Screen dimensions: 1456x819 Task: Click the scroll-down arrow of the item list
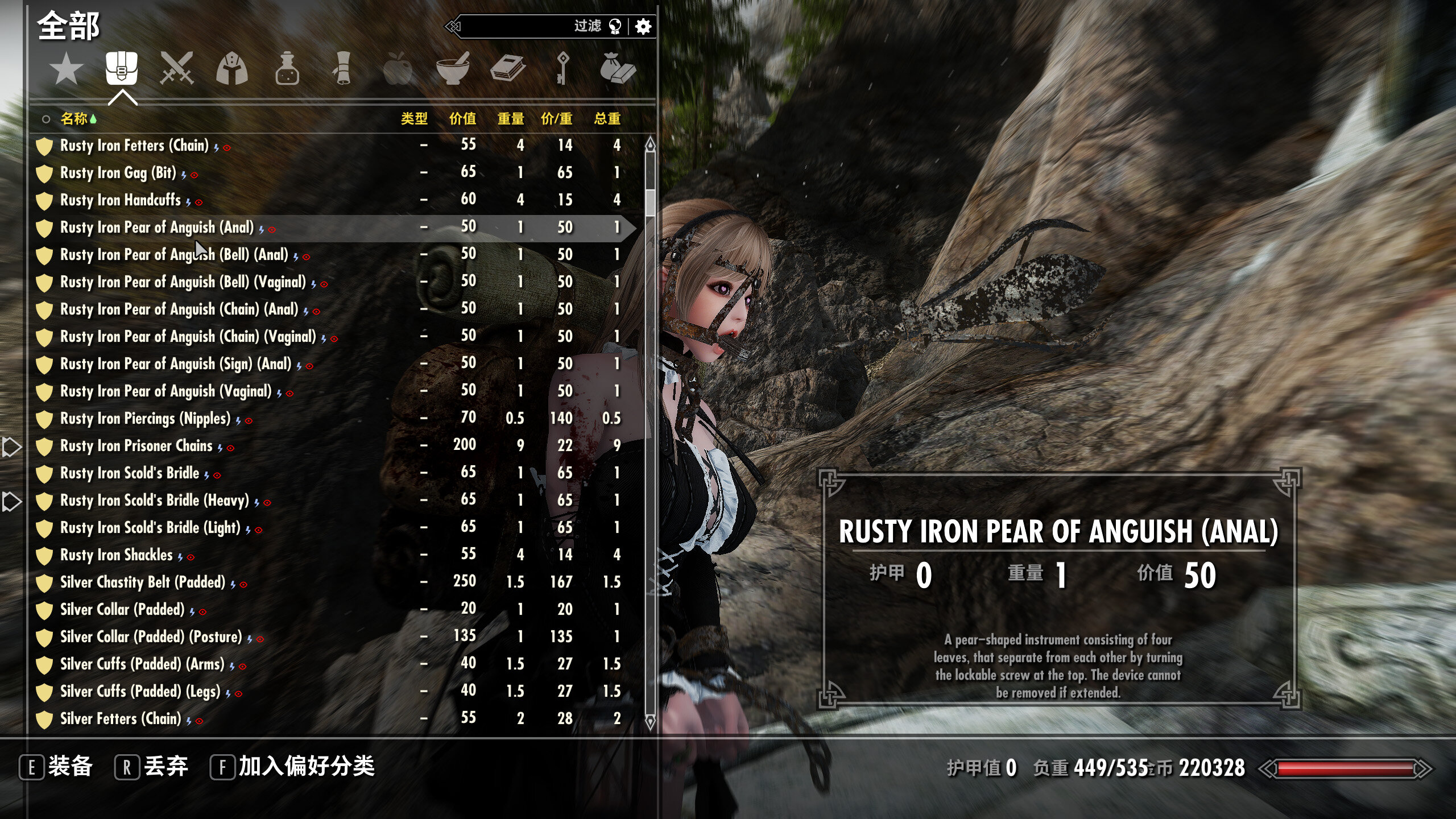[x=650, y=722]
